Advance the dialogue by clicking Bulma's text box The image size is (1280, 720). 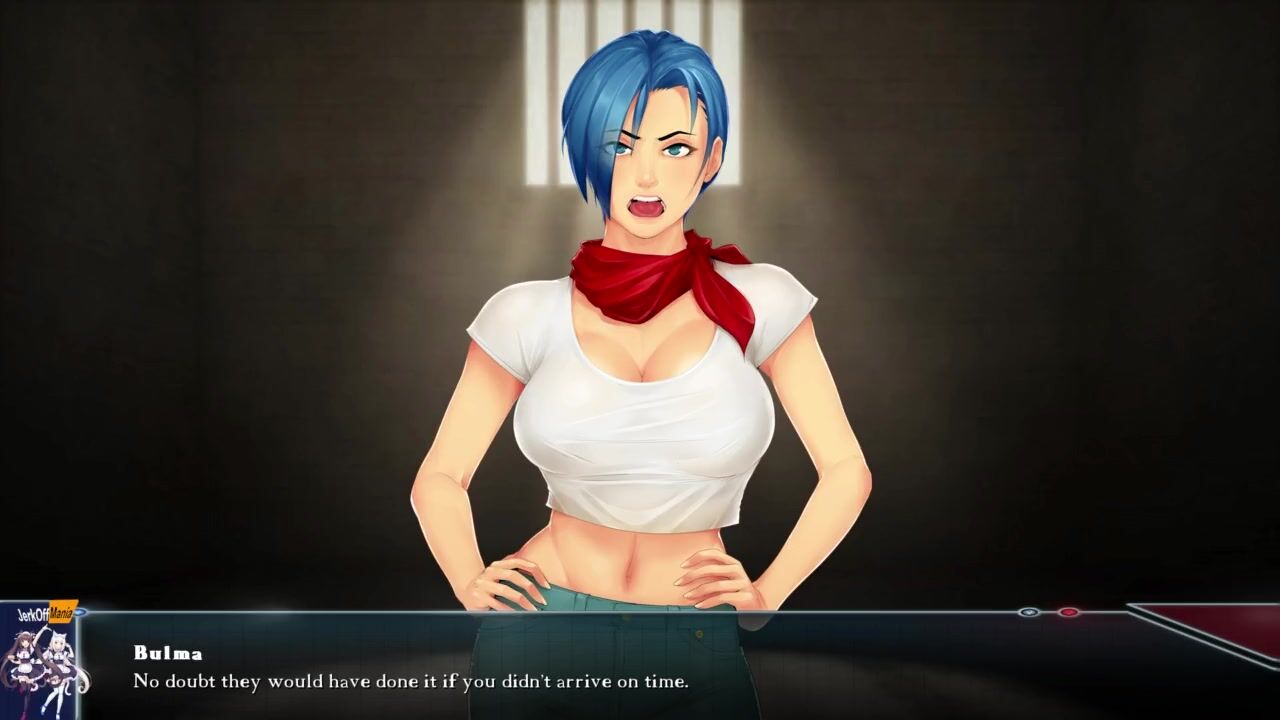(x=600, y=668)
